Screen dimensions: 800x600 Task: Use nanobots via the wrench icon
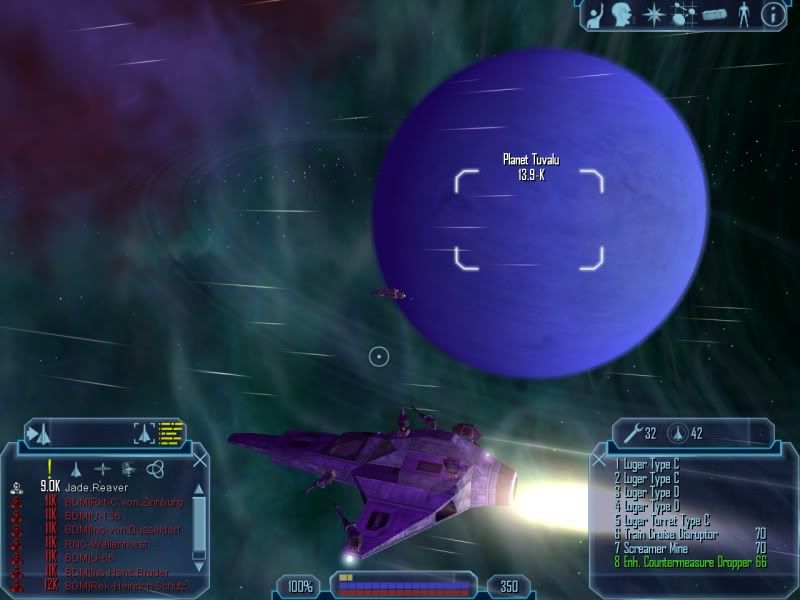coord(630,433)
